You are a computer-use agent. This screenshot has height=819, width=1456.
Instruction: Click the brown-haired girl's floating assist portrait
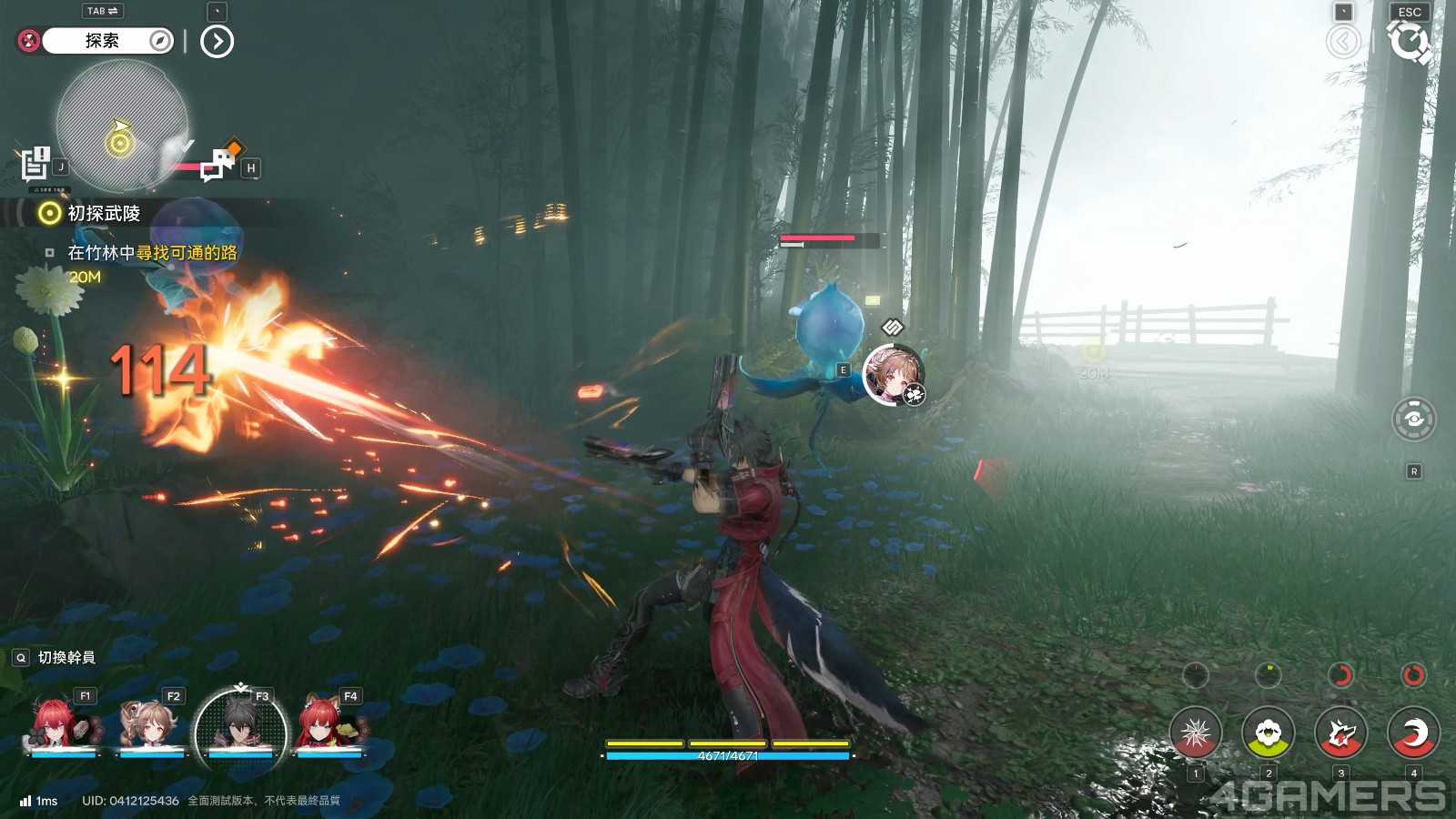click(895, 375)
